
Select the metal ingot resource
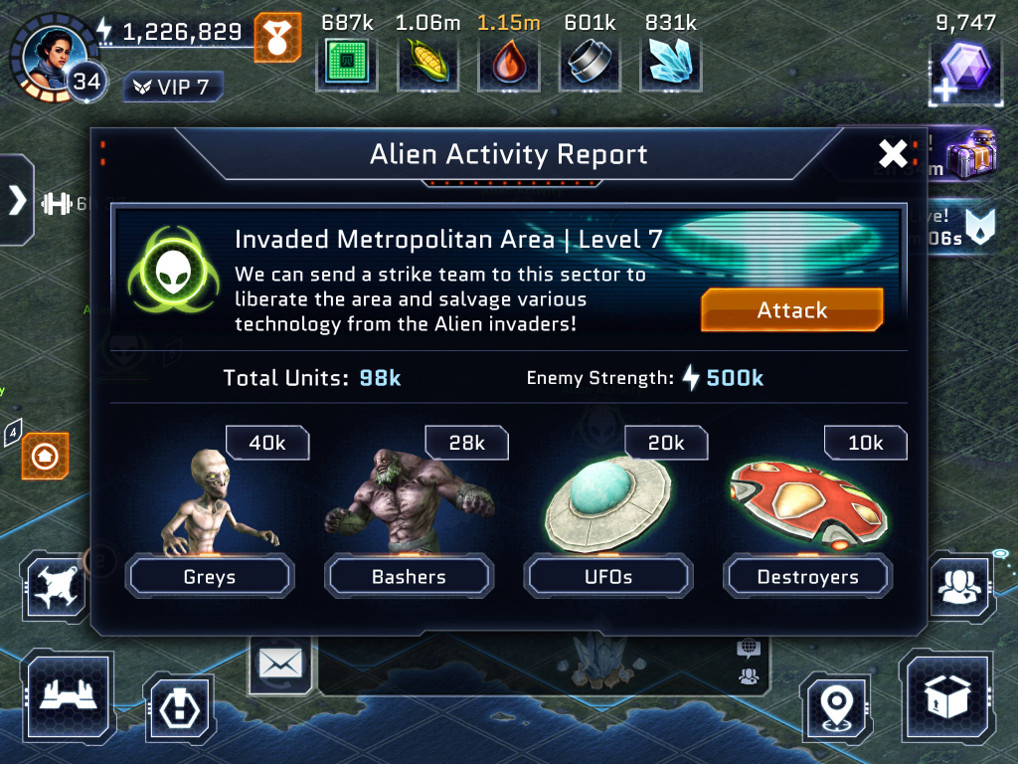(589, 63)
